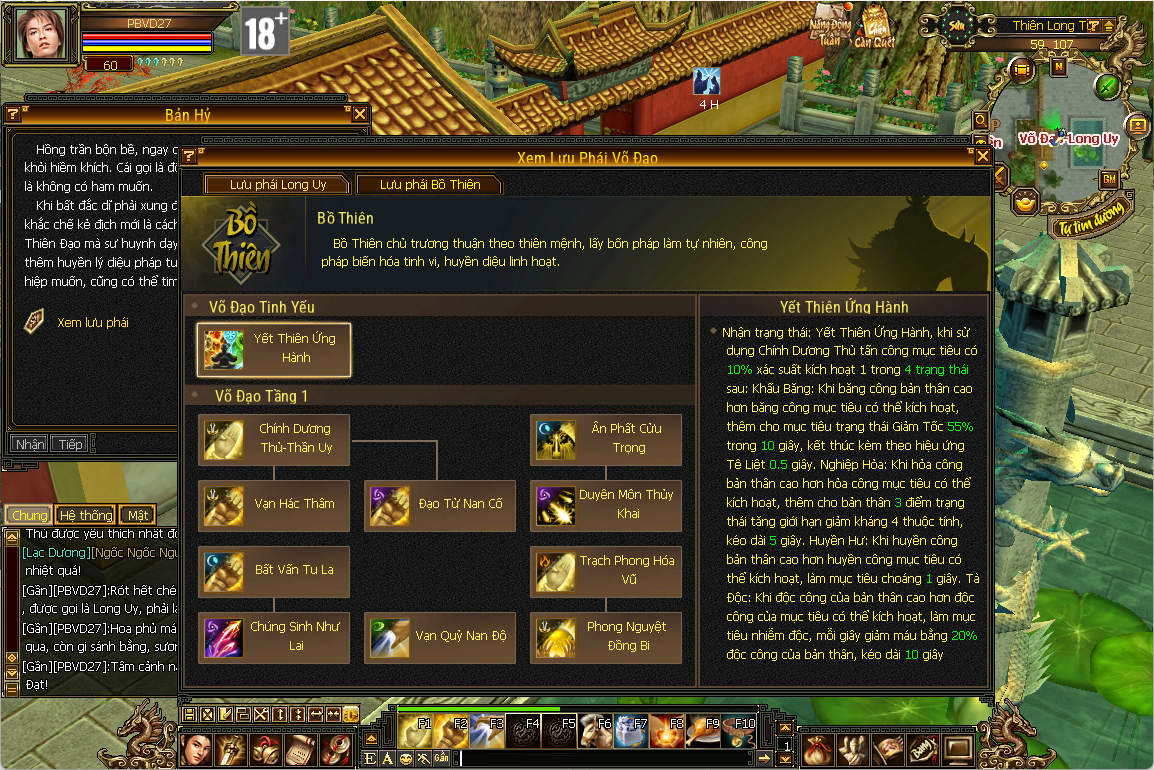Open the Xem lưu phái dialogue option
The width and height of the screenshot is (1154, 770).
pyautogui.click(x=92, y=323)
